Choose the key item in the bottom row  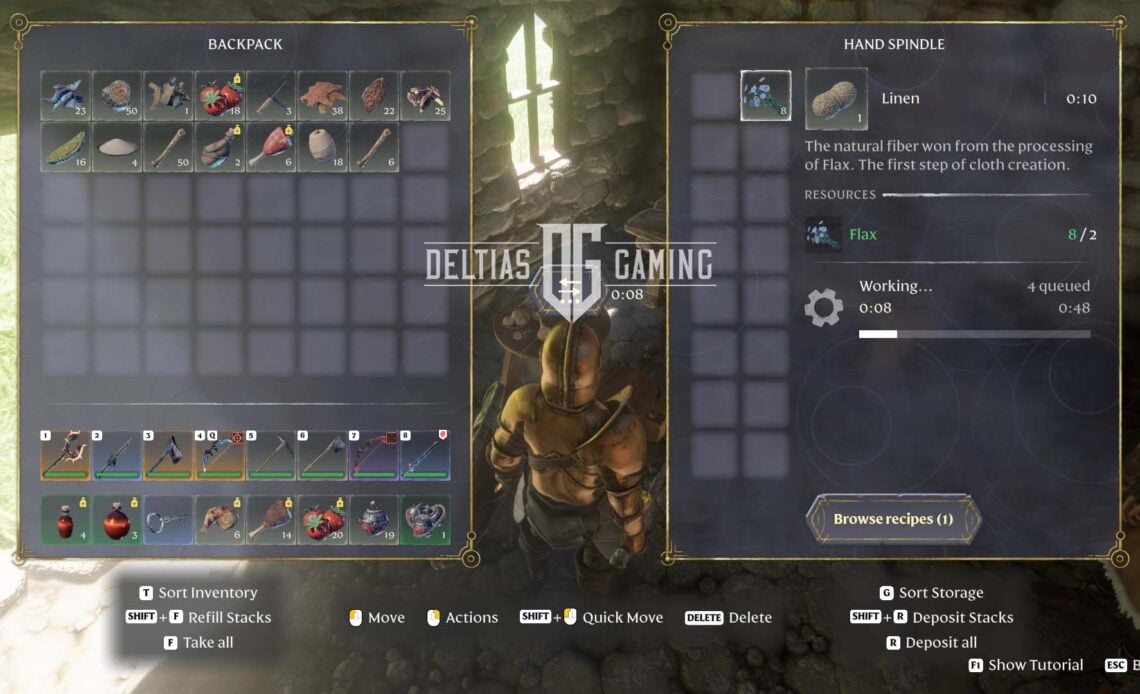tap(169, 520)
